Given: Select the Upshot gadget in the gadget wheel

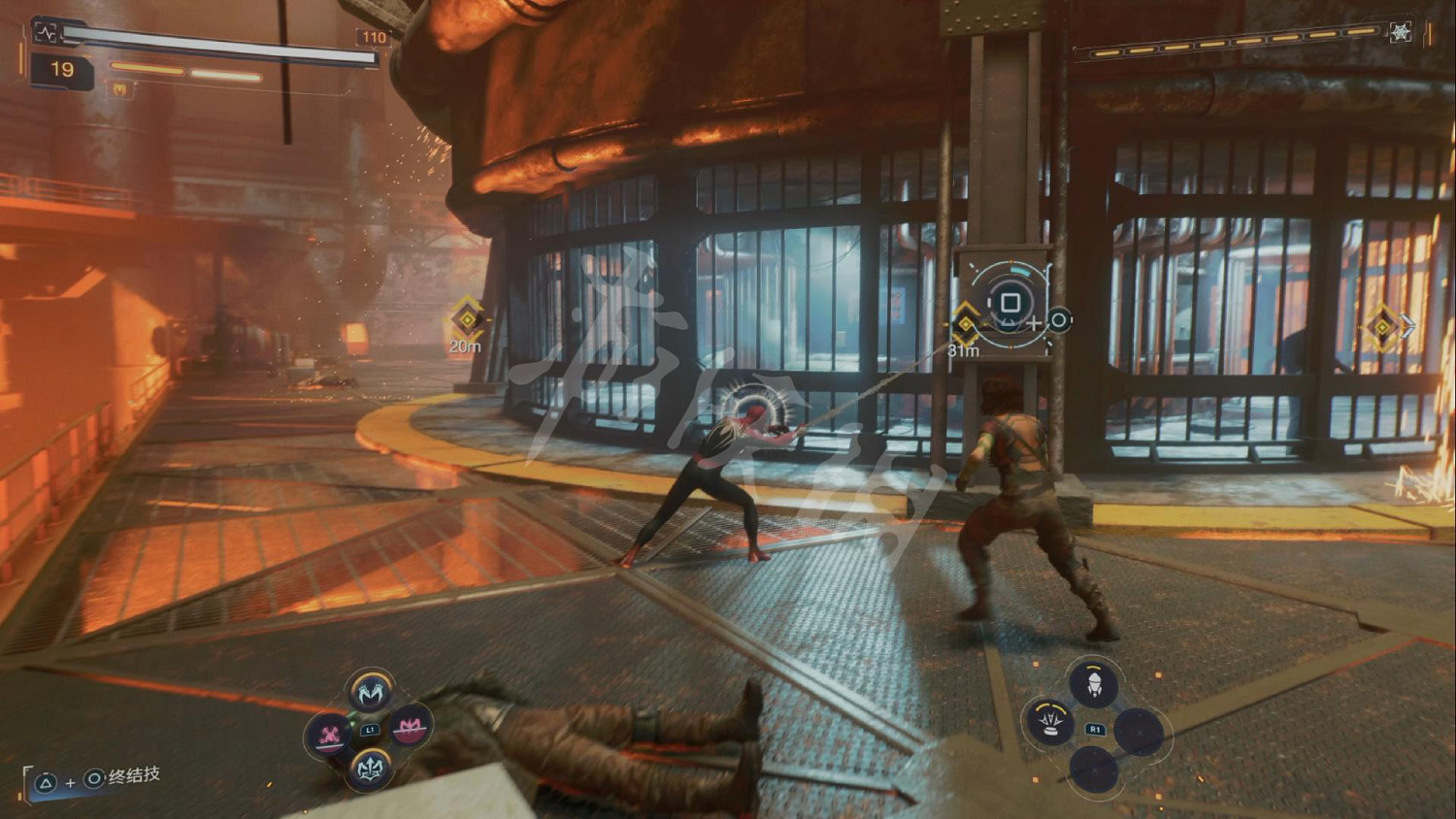Looking at the screenshot, I should (x=1094, y=684).
